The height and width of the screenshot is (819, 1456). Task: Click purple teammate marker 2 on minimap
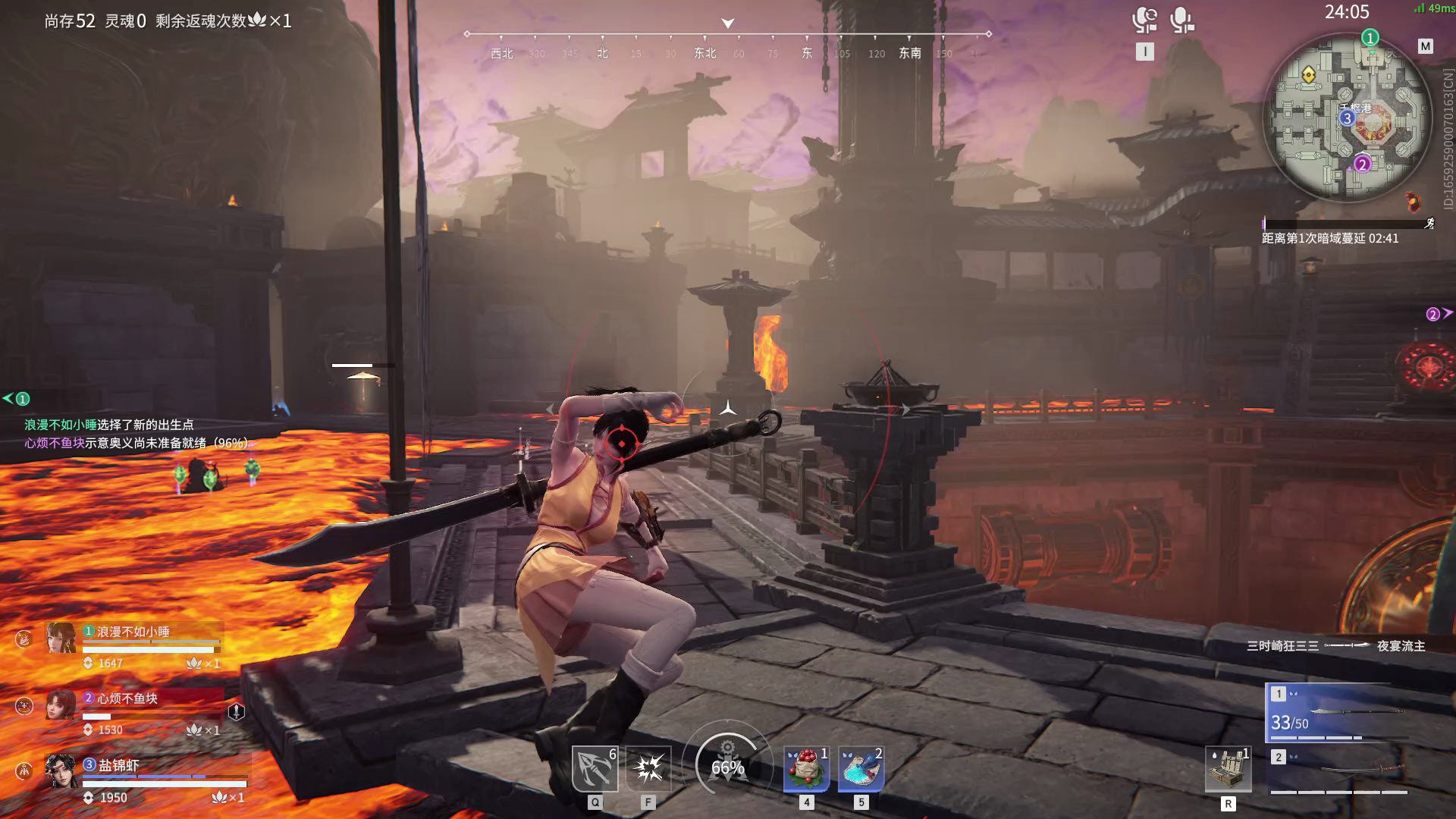point(1362,164)
